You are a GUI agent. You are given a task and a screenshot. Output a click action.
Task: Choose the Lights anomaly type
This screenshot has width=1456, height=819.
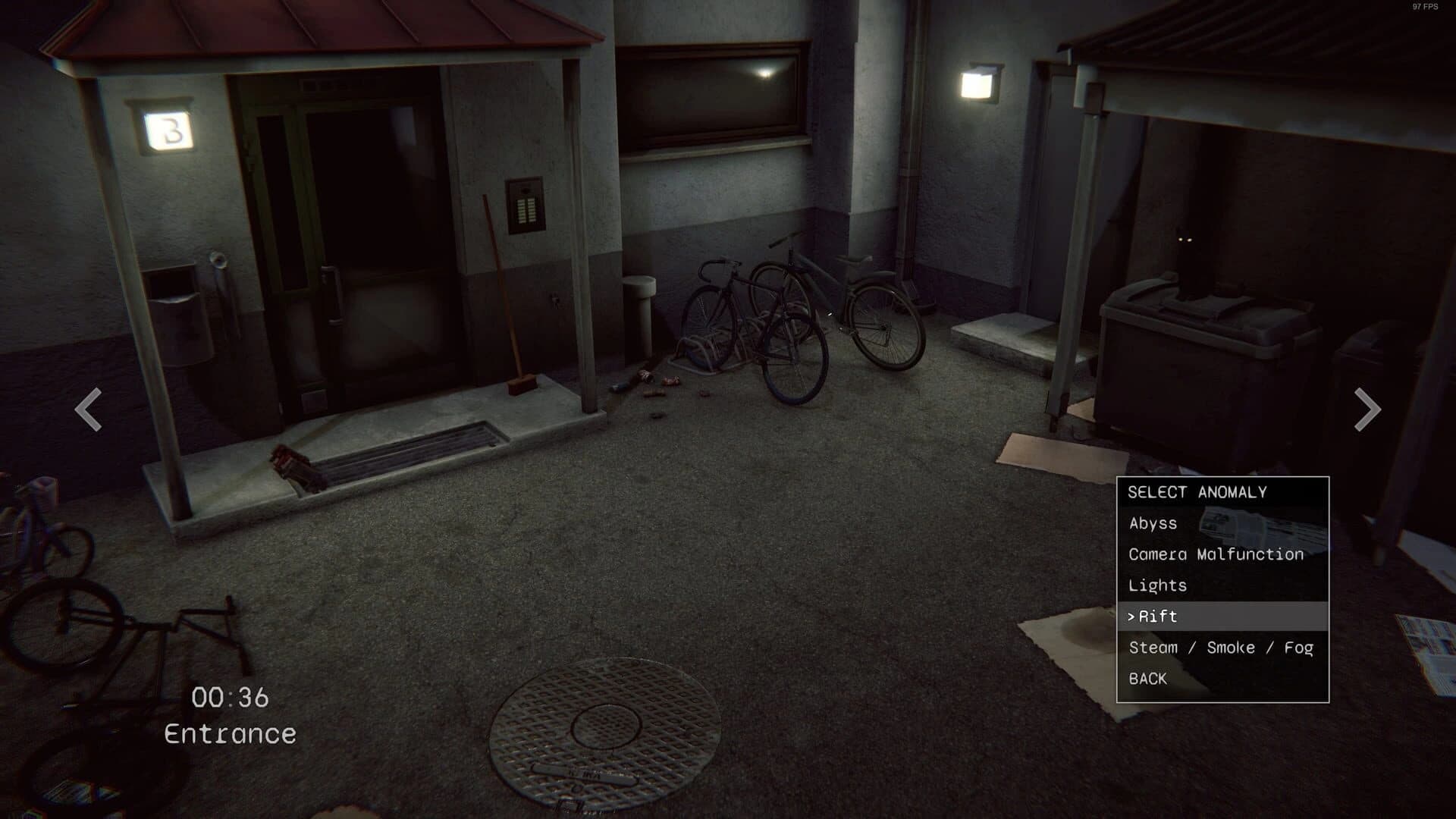click(1157, 585)
